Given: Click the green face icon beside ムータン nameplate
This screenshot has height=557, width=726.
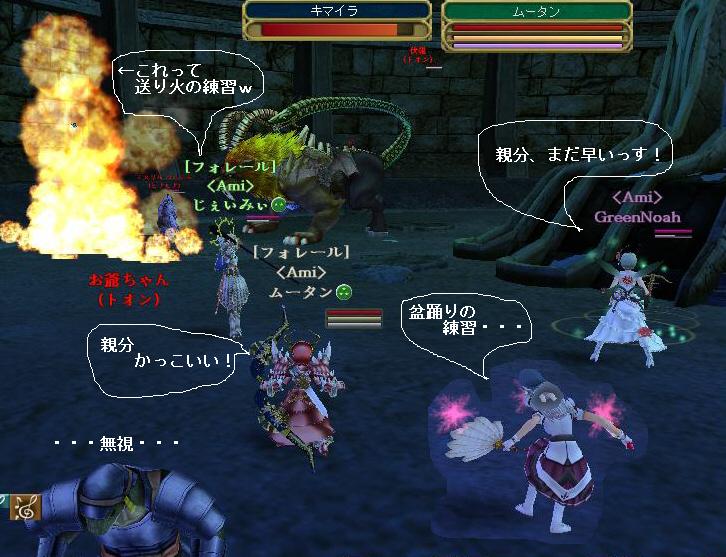Looking at the screenshot, I should coord(342,291).
